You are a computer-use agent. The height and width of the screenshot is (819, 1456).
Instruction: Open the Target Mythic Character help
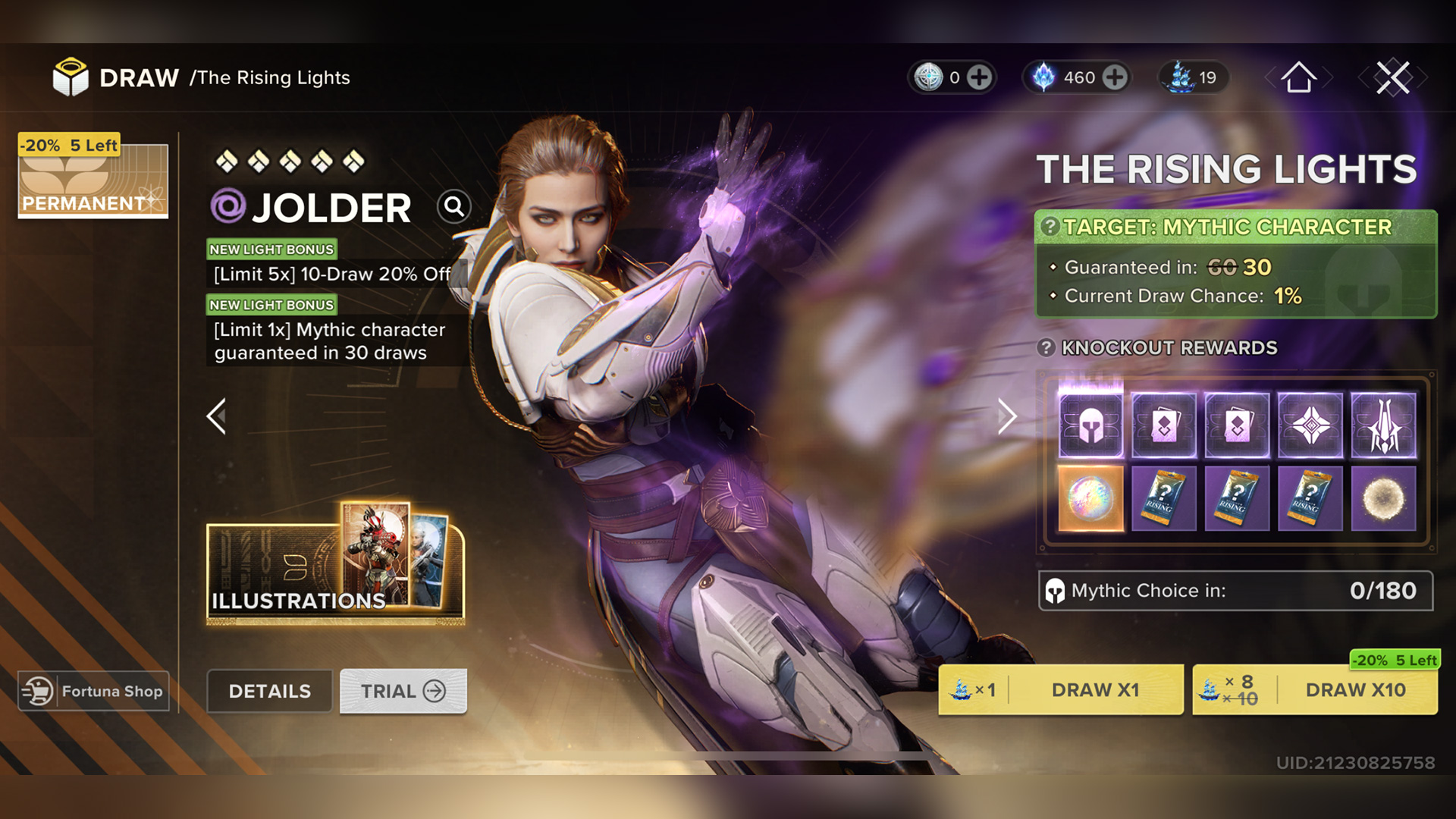[1050, 227]
